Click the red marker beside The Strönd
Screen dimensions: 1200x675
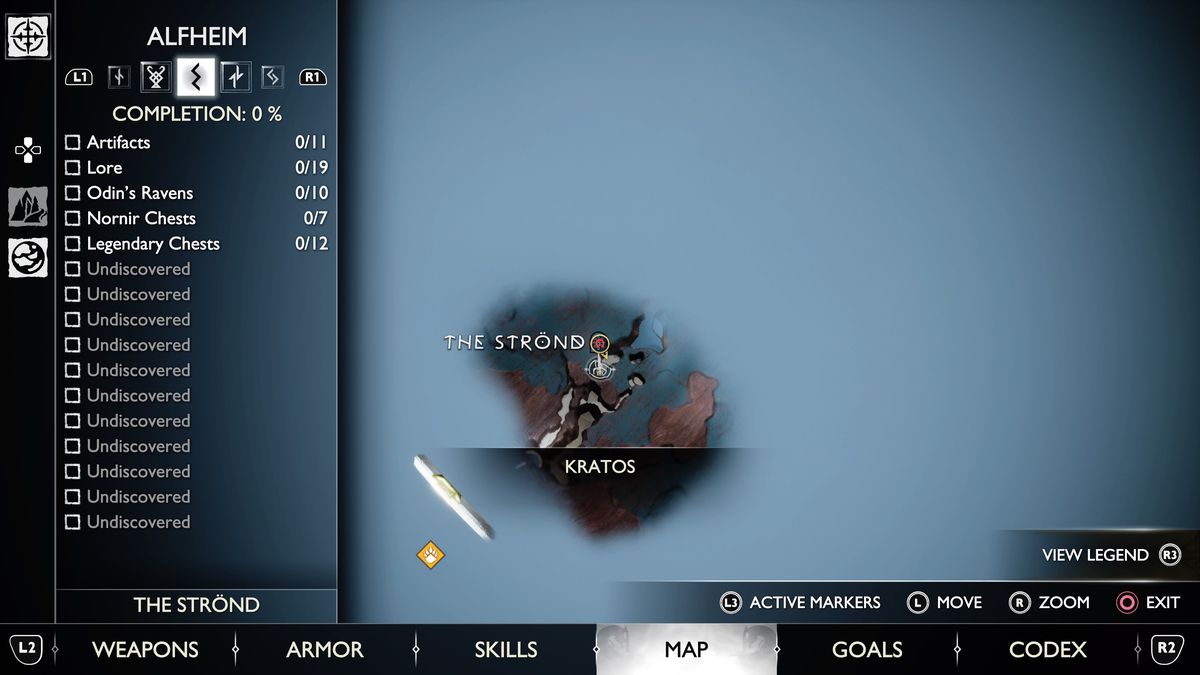(x=600, y=344)
